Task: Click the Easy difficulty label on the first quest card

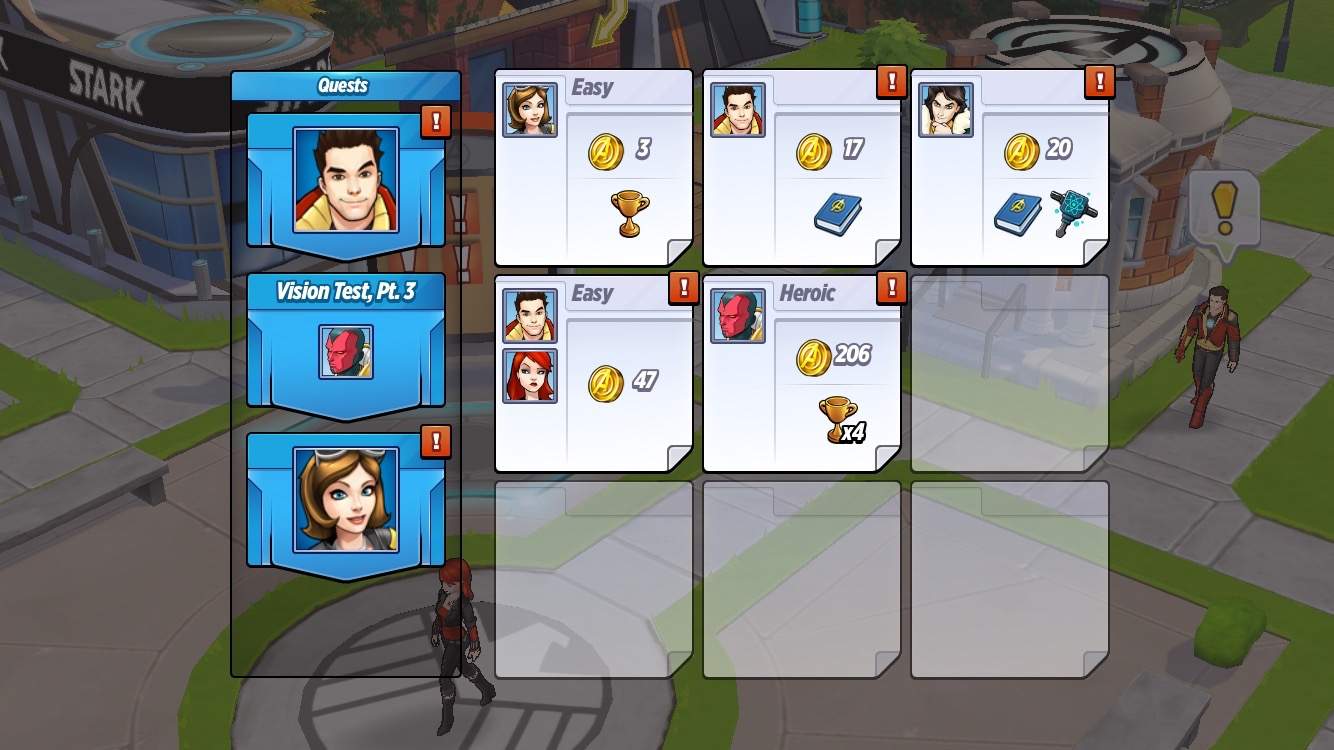Action: click(x=595, y=88)
